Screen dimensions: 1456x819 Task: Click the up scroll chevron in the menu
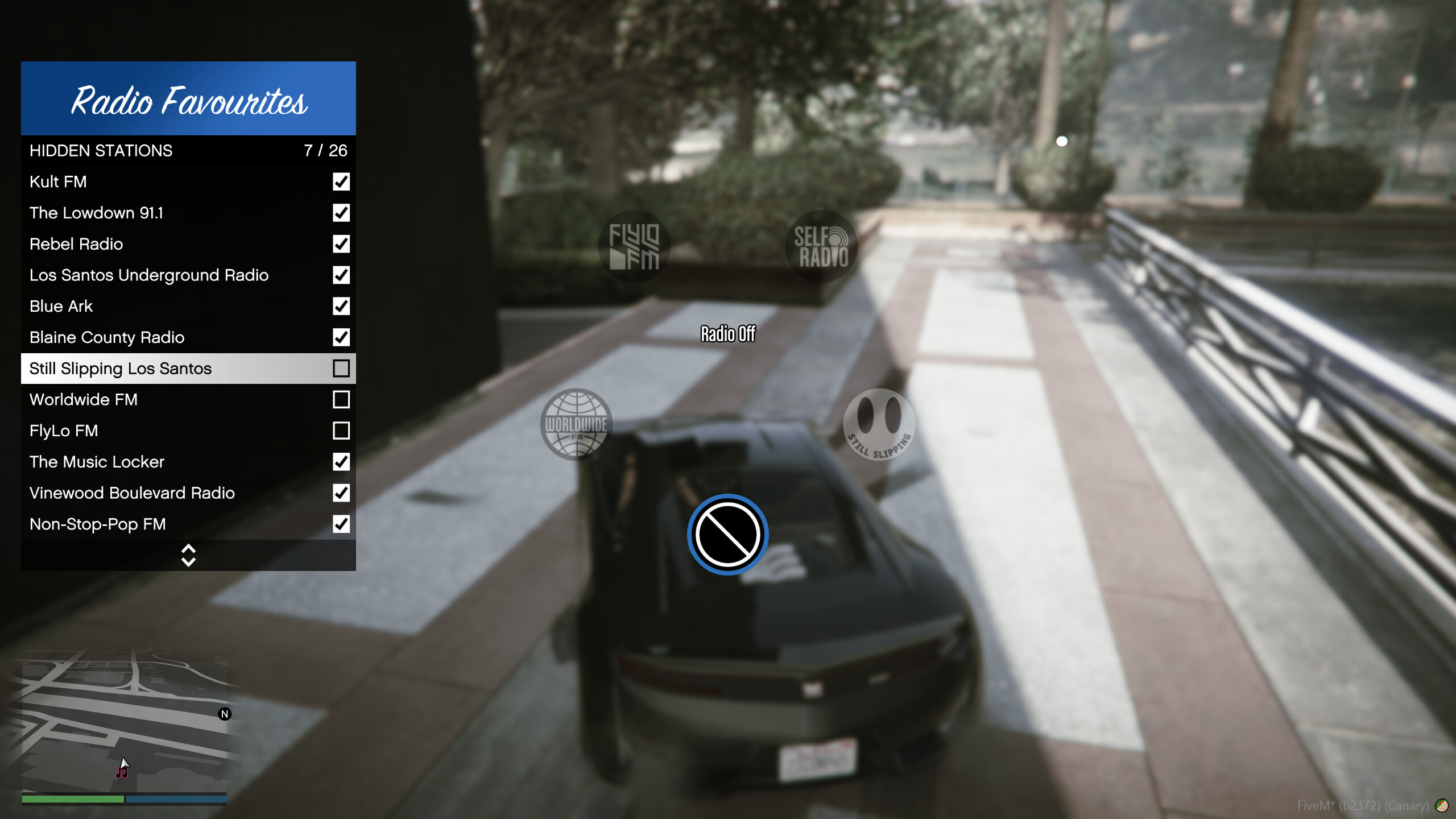[188, 548]
